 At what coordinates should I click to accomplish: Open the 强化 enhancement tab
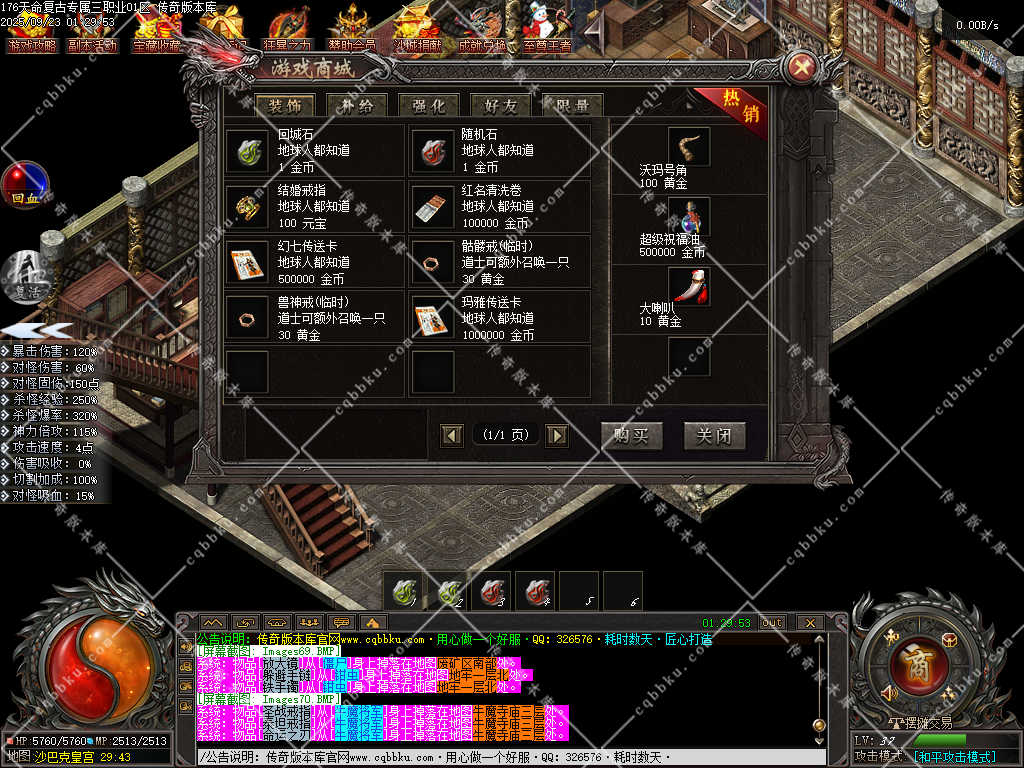point(428,106)
